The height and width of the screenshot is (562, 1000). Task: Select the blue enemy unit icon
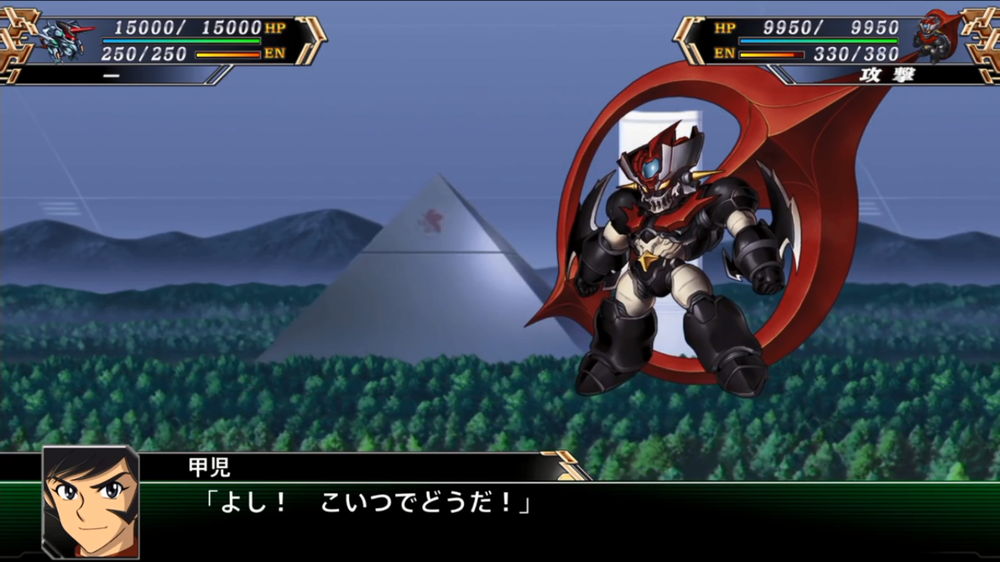click(x=64, y=40)
